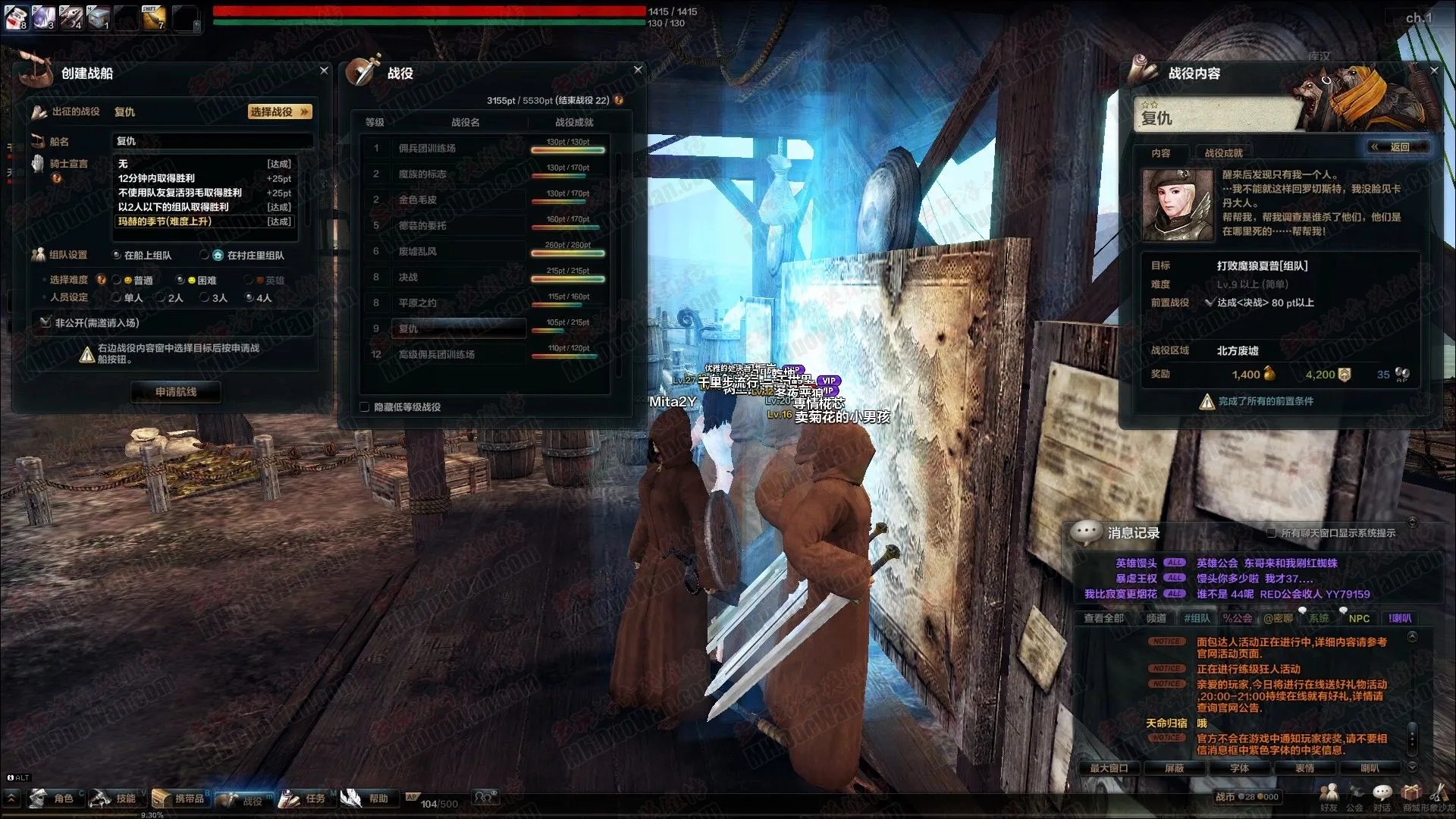Switch to the 战役成就 tab
This screenshot has height=819, width=1456.
1223,153
